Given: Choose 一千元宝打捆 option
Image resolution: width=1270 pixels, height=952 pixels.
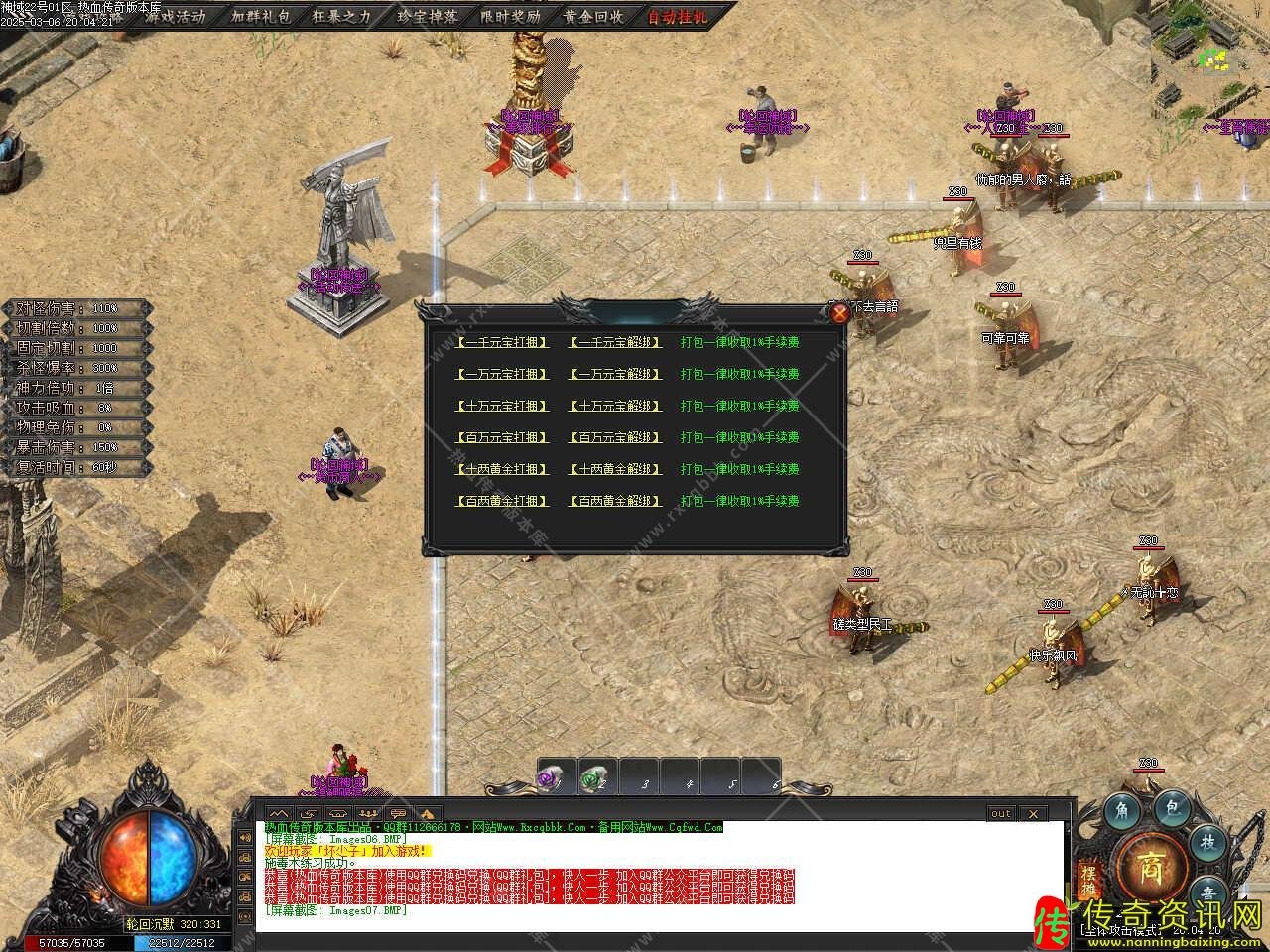Looking at the screenshot, I should 502,342.
